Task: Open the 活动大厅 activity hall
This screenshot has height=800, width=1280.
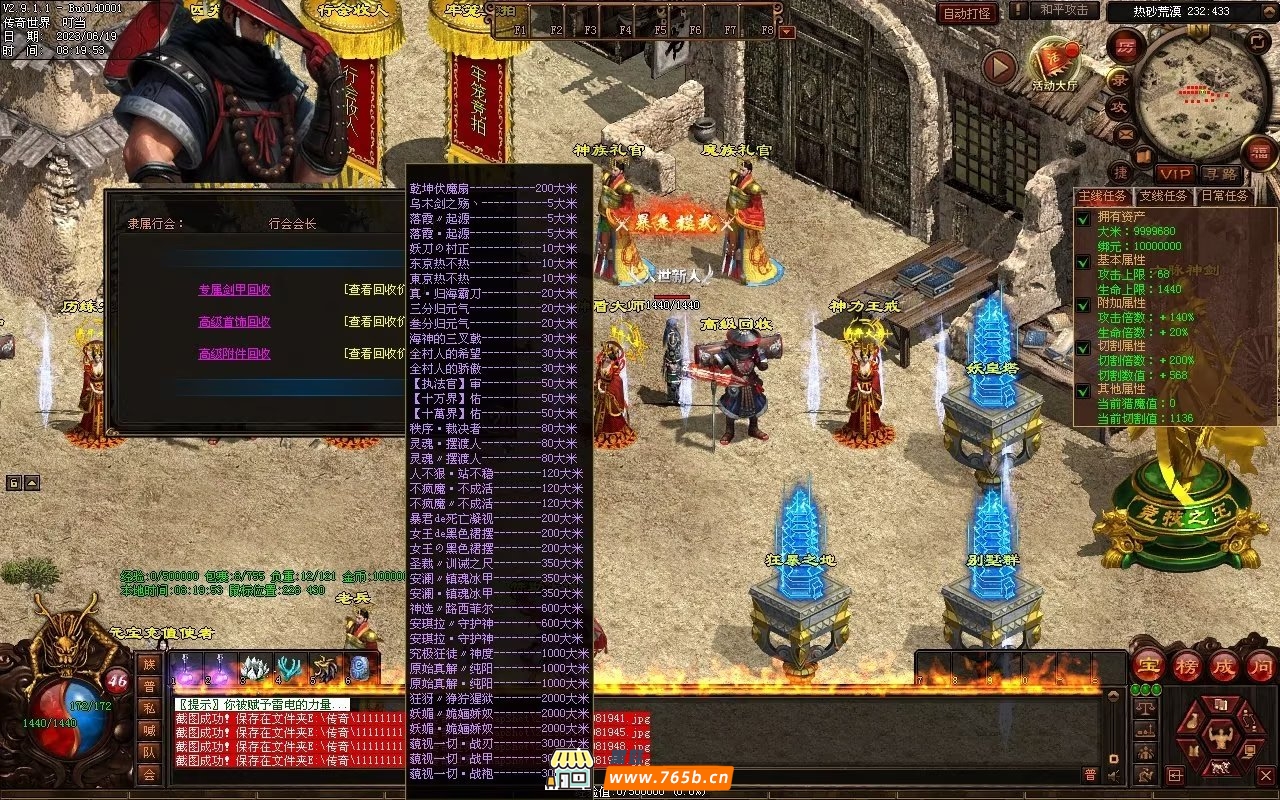Action: pyautogui.click(x=1056, y=64)
